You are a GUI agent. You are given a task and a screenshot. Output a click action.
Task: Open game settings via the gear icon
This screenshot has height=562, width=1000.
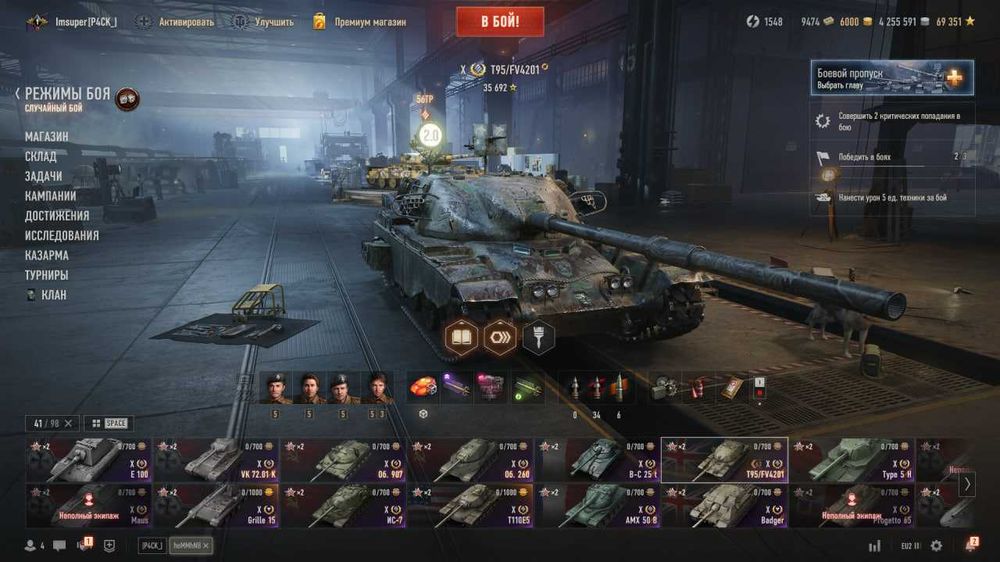pos(936,546)
